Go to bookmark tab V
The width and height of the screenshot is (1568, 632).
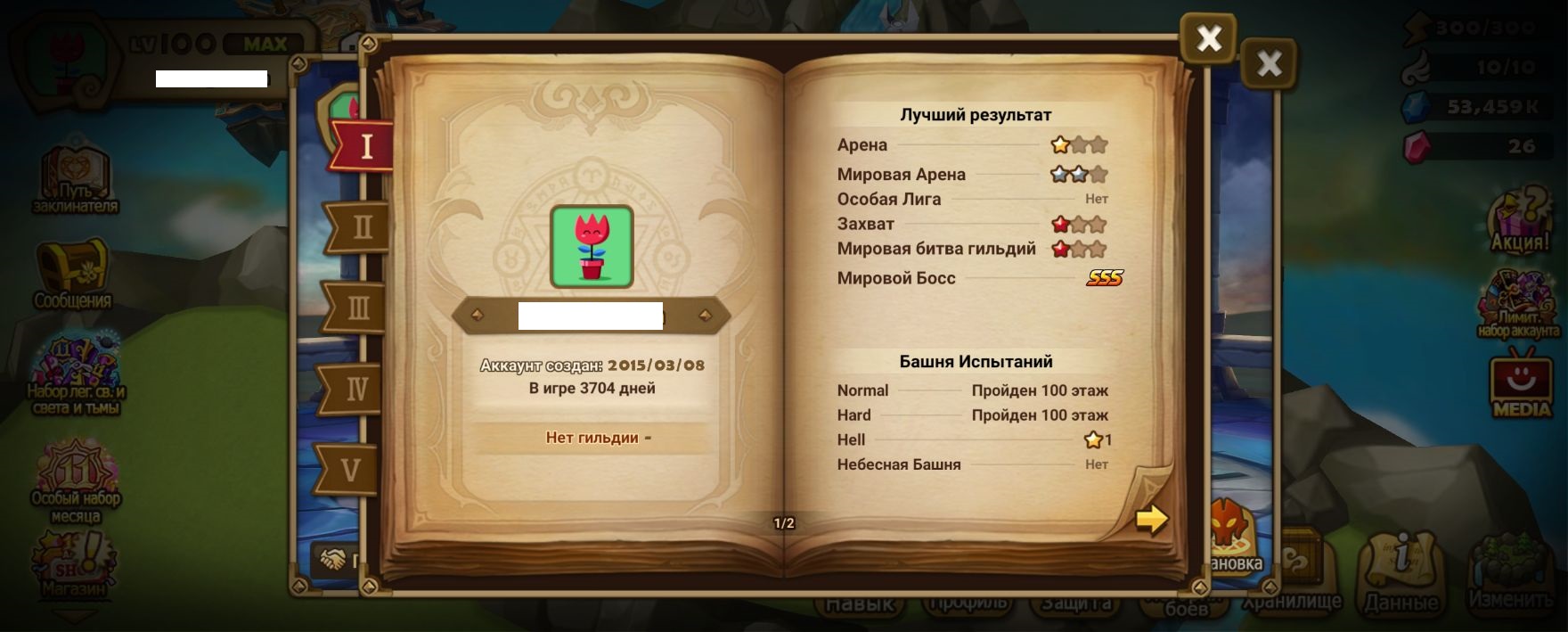coord(351,469)
